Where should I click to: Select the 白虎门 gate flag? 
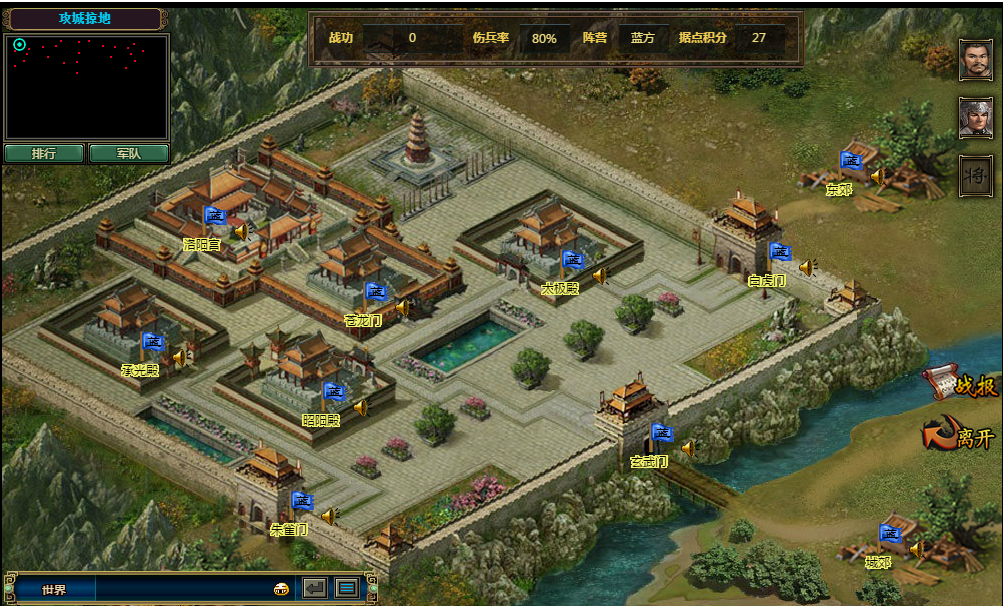(x=780, y=253)
